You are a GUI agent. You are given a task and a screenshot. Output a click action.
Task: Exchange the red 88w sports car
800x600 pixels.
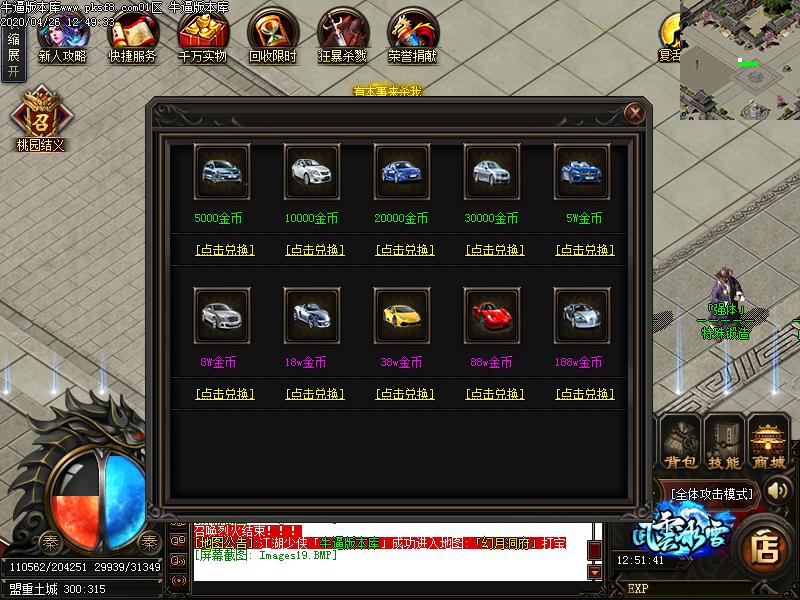pos(494,394)
